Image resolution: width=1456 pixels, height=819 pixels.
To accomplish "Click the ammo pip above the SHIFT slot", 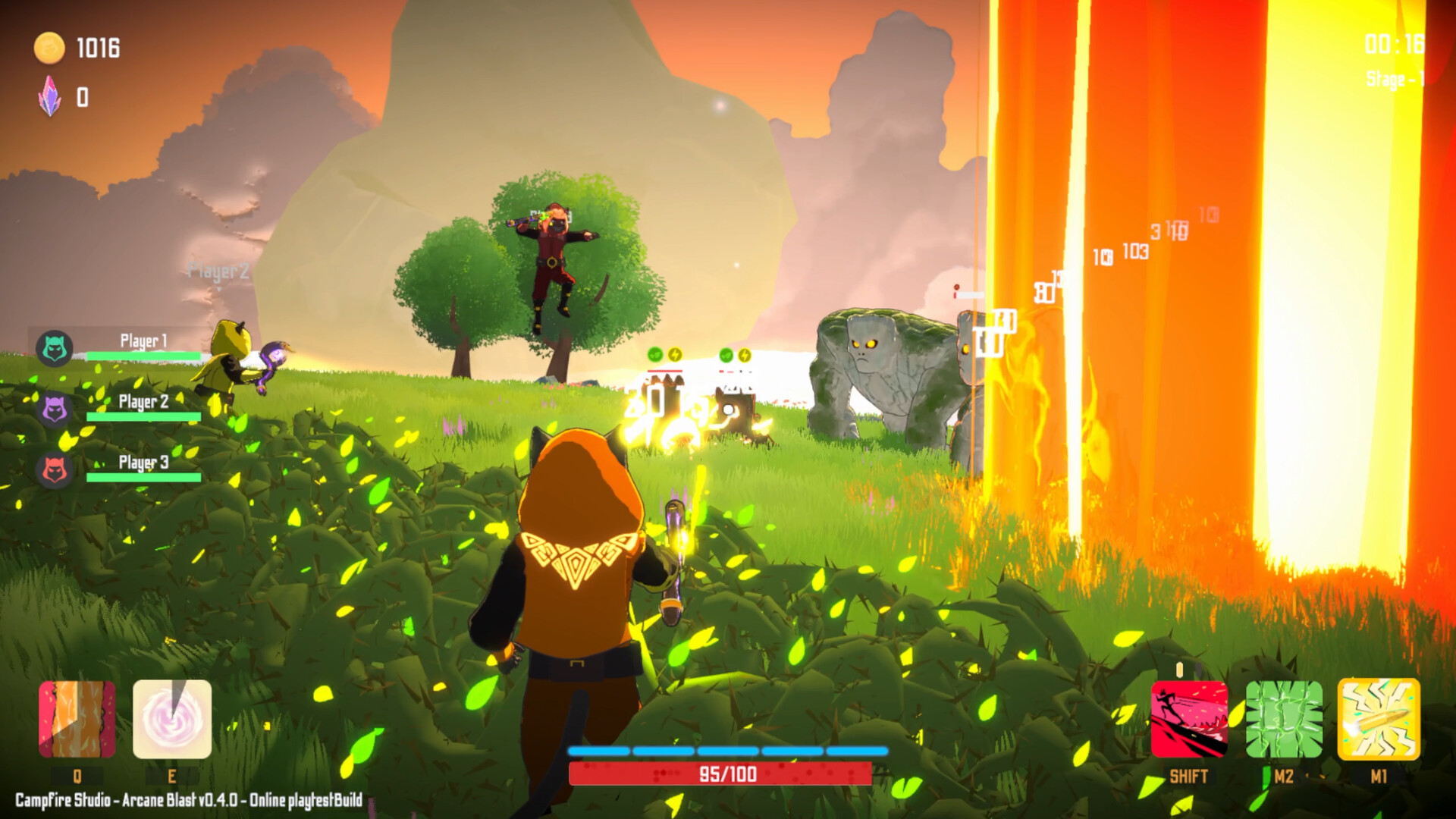I will 1181,668.
